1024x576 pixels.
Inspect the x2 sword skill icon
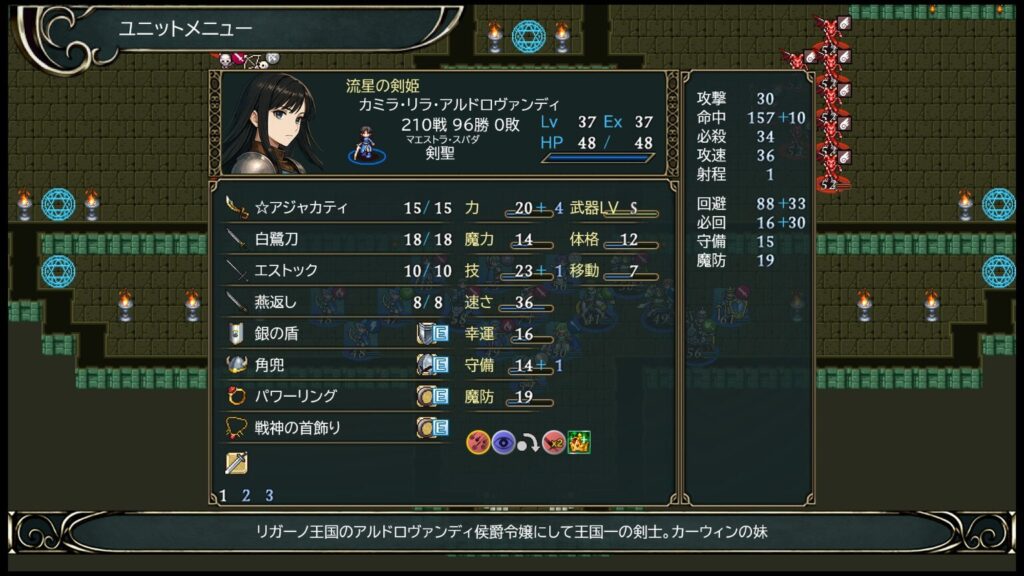pos(555,442)
